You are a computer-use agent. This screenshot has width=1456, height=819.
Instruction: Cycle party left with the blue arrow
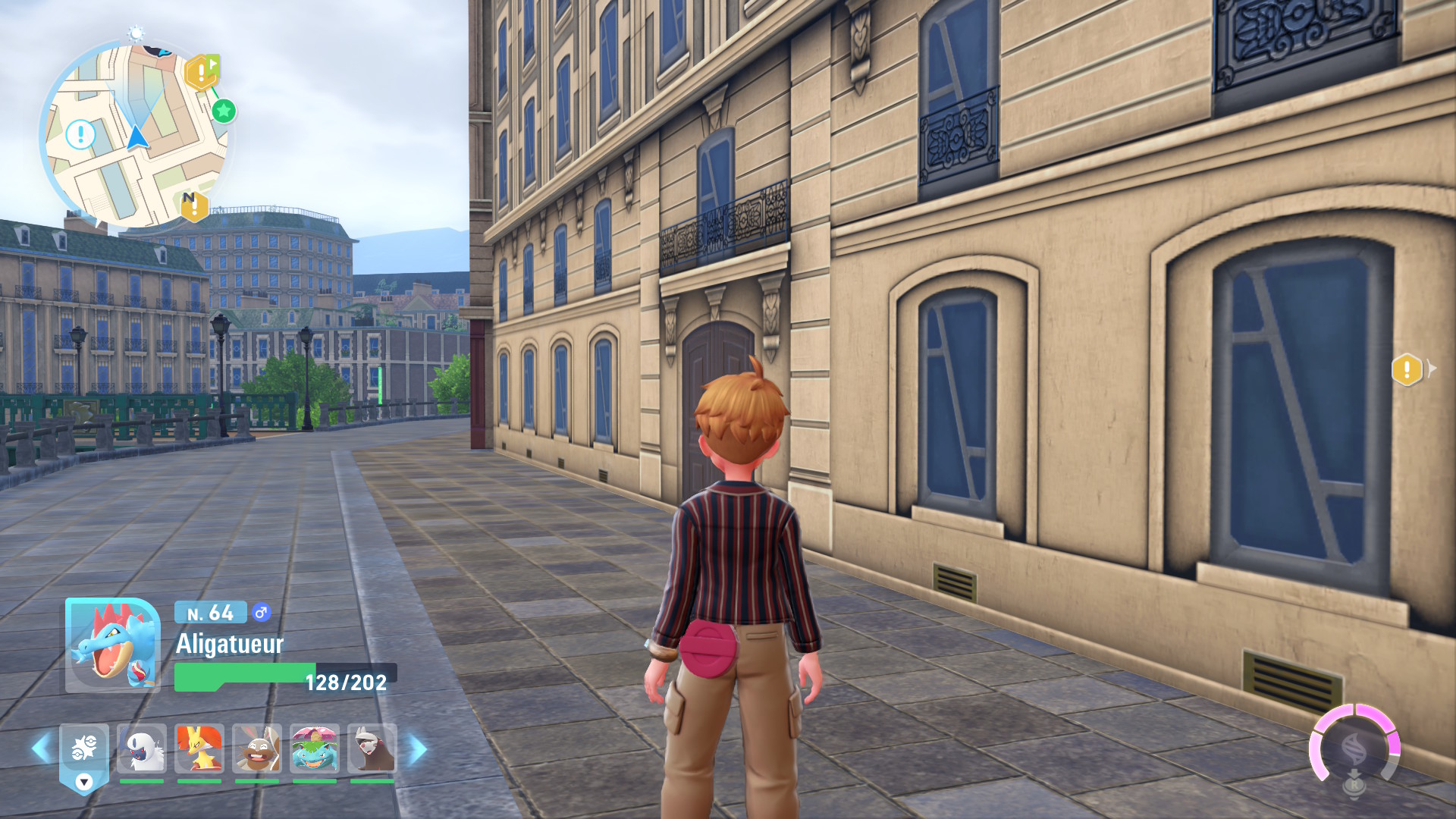(x=42, y=749)
